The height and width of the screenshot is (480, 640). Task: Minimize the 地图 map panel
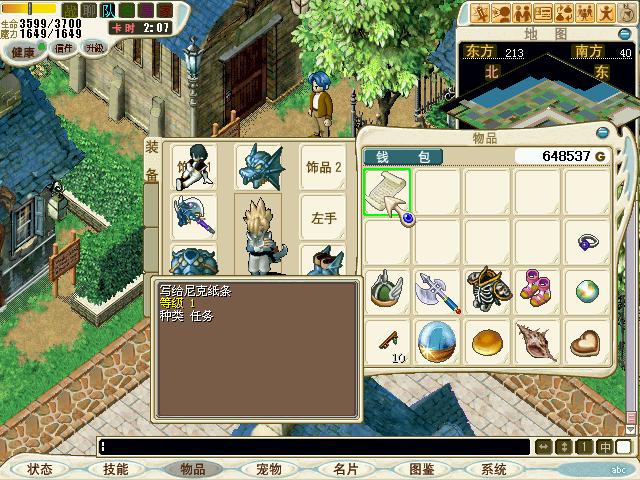pos(629,34)
